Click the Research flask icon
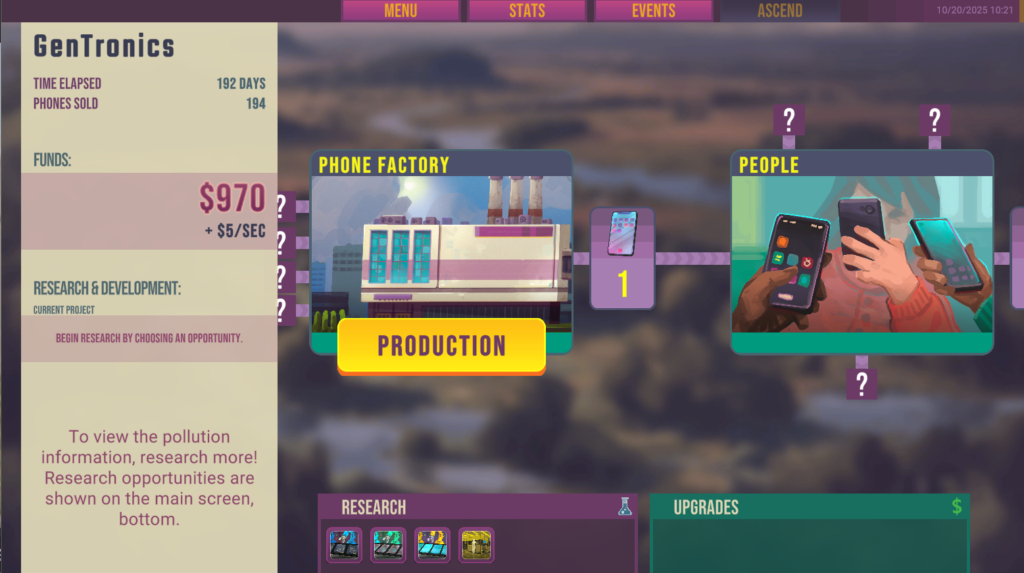The height and width of the screenshot is (573, 1024). (625, 507)
